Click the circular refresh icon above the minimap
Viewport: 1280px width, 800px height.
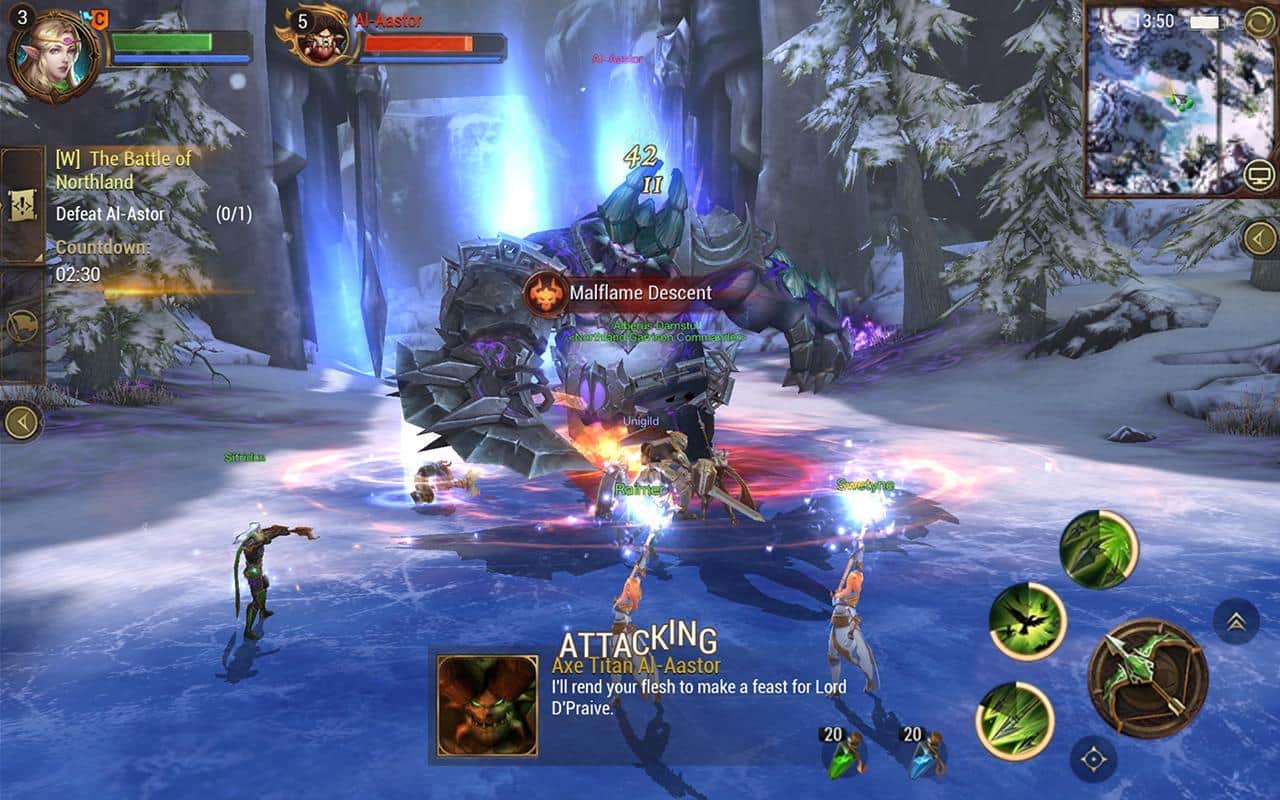click(x=1259, y=21)
